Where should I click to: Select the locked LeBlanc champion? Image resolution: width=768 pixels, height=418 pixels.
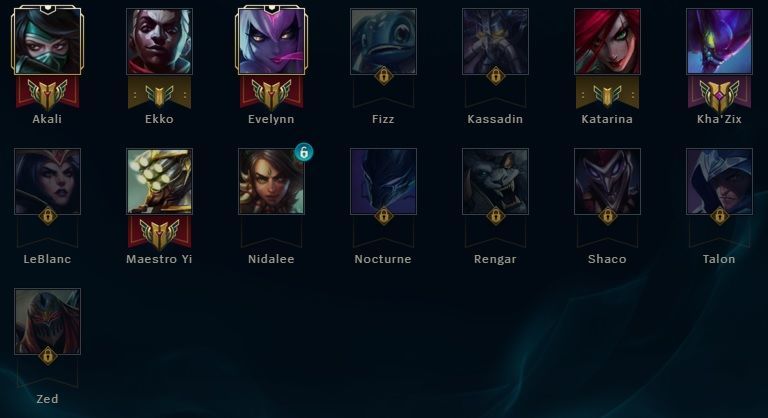(47, 182)
